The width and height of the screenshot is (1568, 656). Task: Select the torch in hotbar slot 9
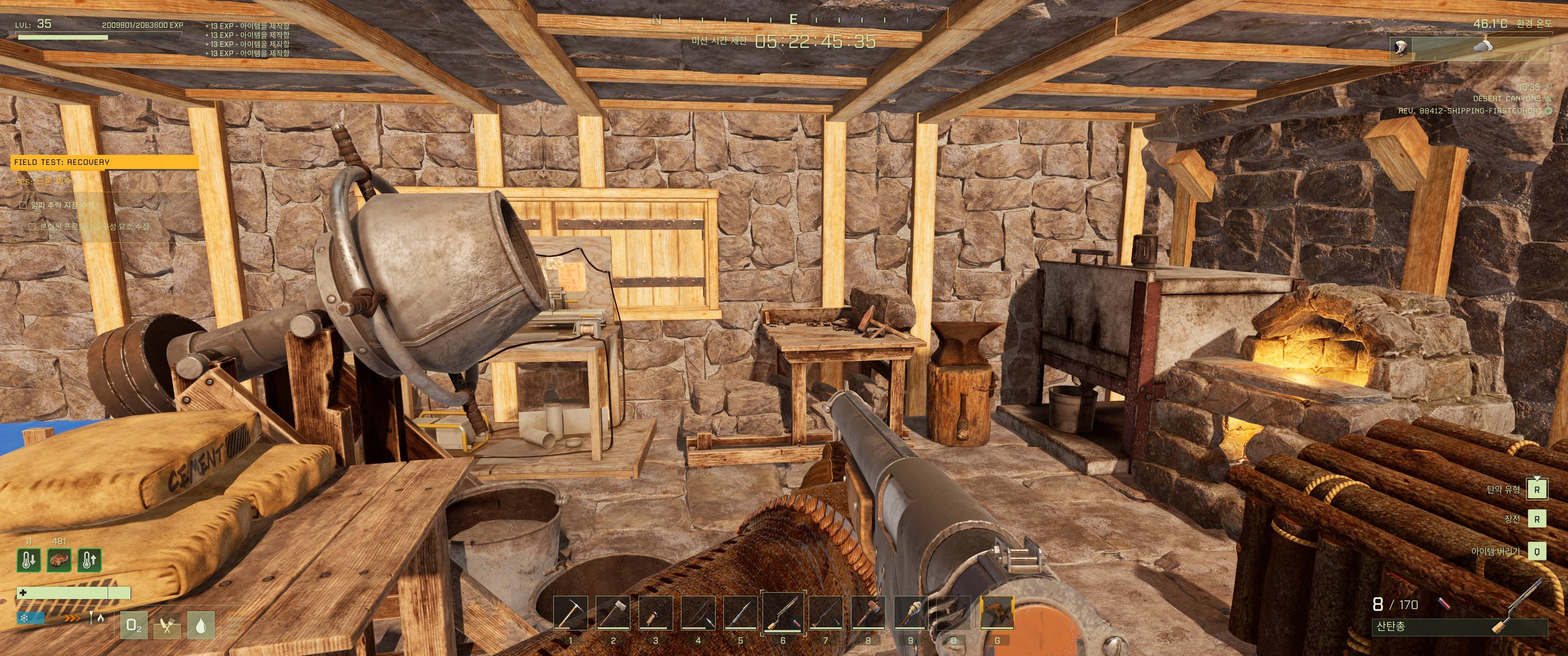click(911, 613)
